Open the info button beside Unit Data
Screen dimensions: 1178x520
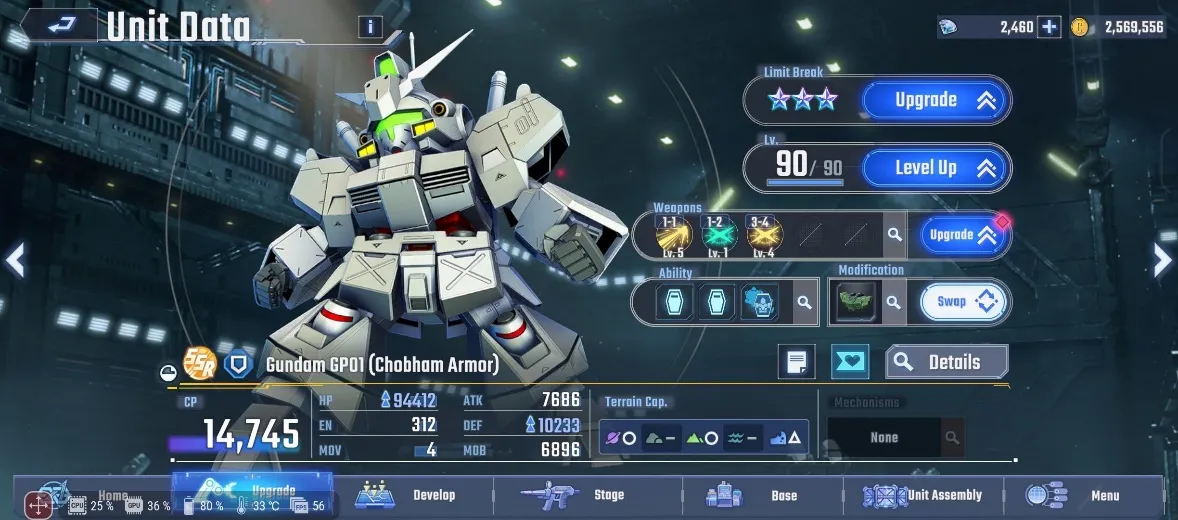(x=370, y=27)
